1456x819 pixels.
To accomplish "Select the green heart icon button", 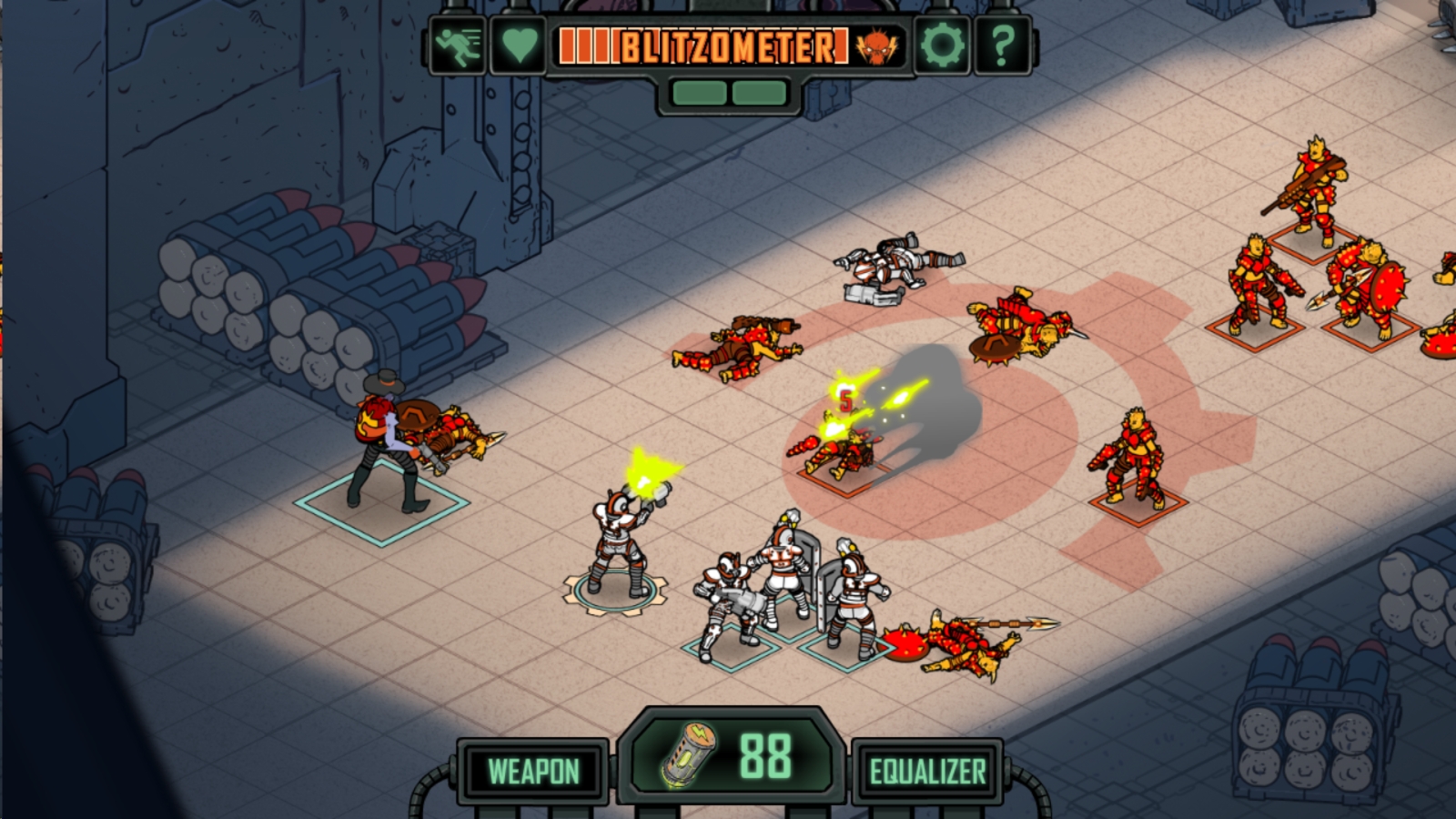I will pyautogui.click(x=519, y=45).
